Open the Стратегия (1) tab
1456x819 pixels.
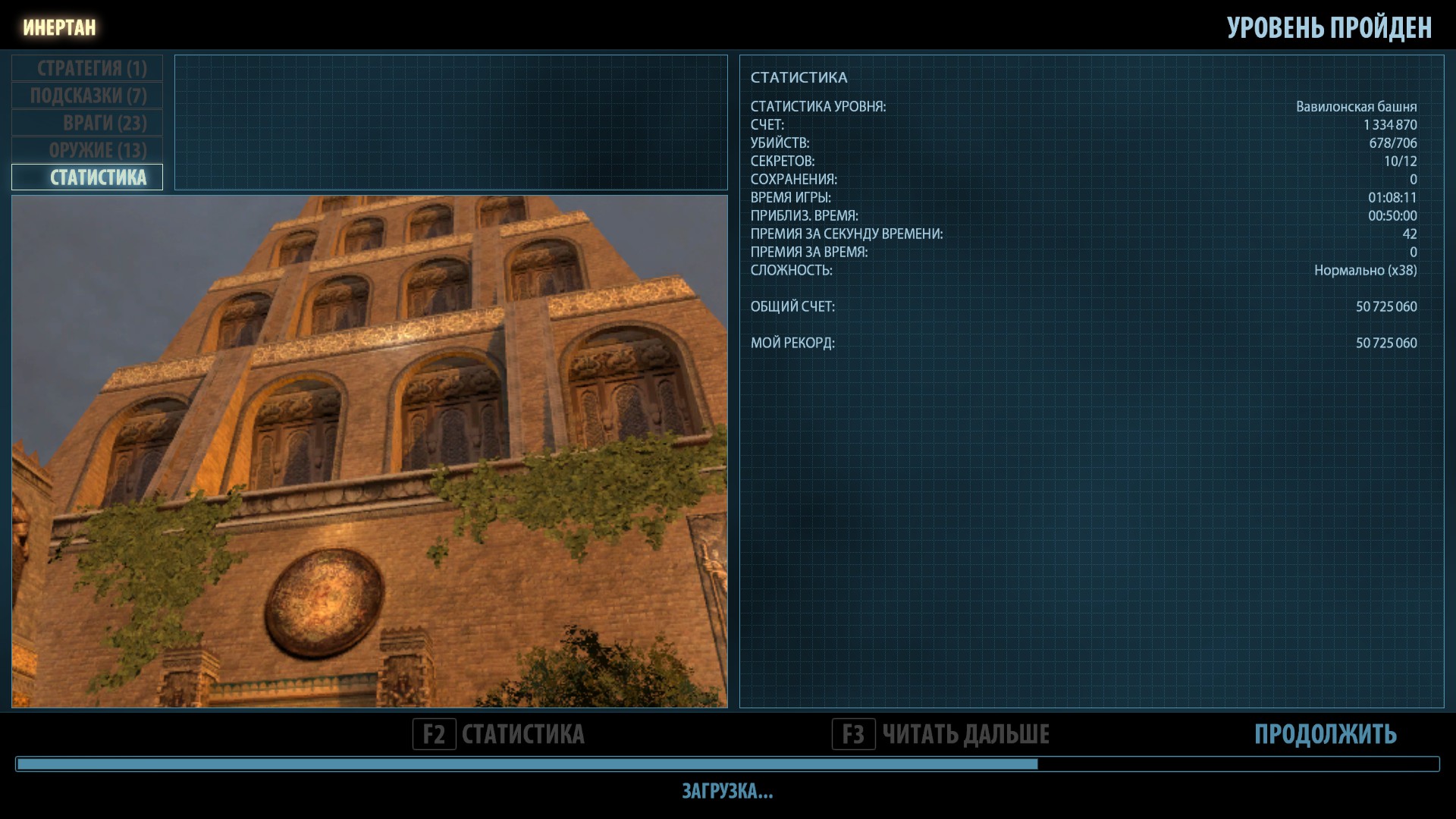point(87,68)
